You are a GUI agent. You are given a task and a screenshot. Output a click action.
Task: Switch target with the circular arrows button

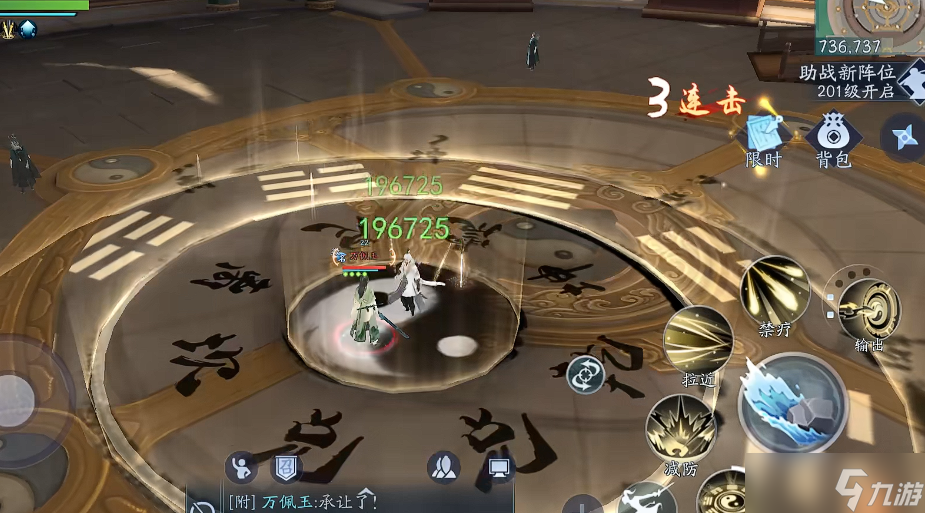585,376
